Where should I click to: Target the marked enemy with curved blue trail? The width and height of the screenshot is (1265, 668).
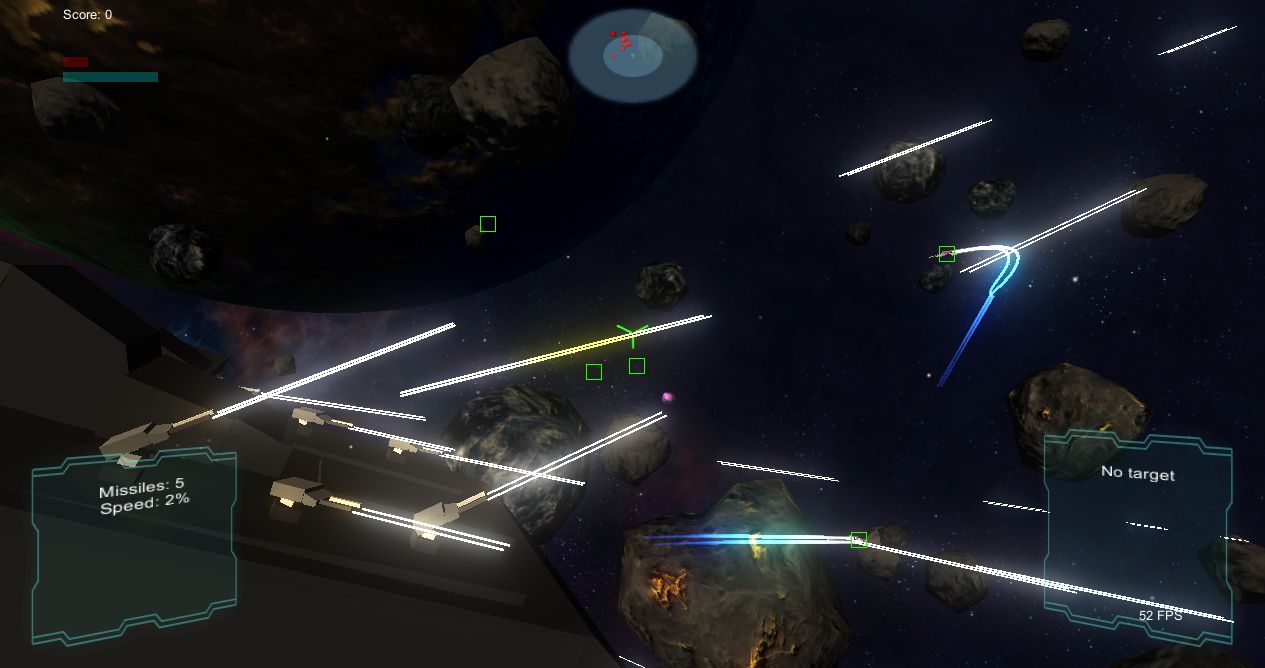tap(947, 254)
